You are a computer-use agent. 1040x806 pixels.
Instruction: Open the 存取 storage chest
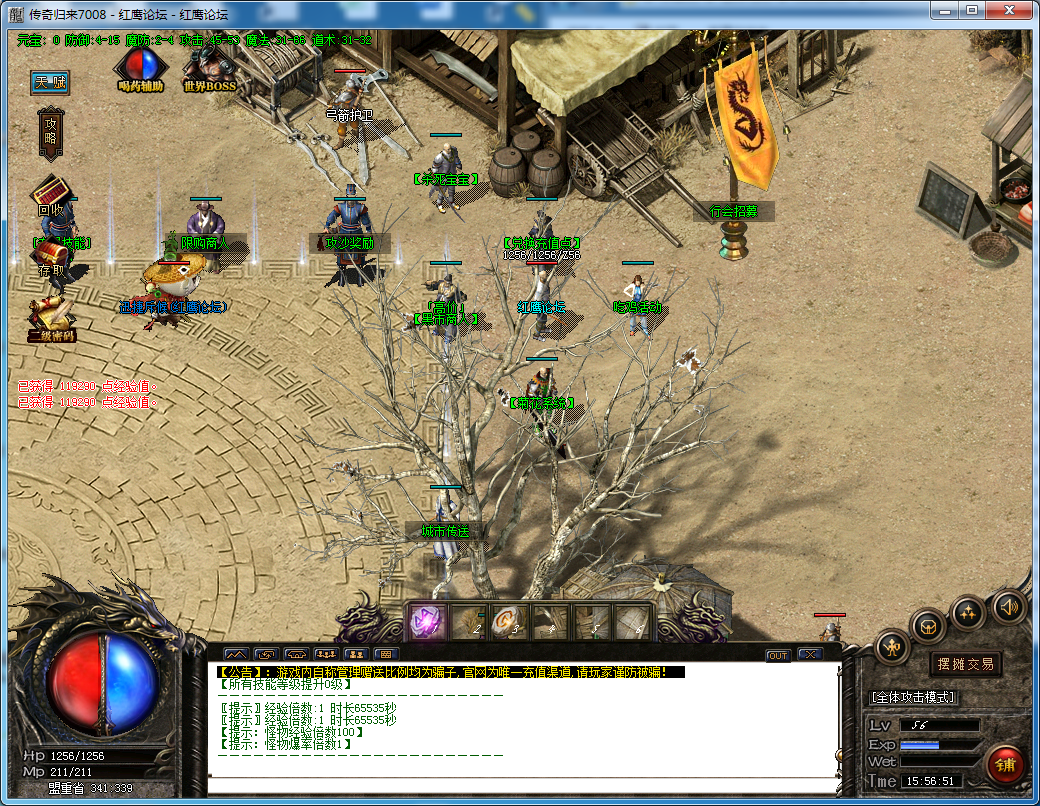[x=51, y=259]
